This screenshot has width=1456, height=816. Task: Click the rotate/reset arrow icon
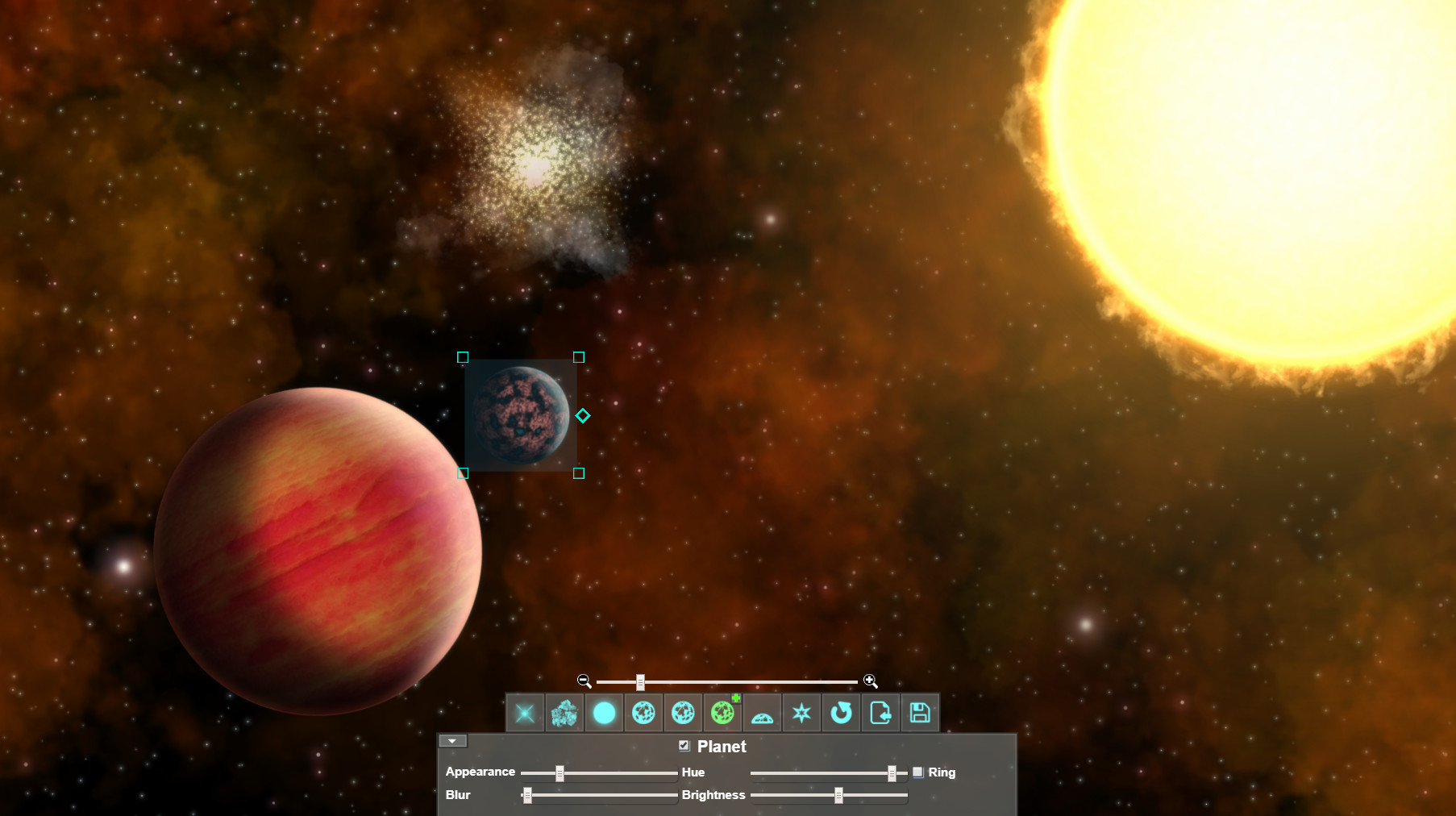coord(841,712)
